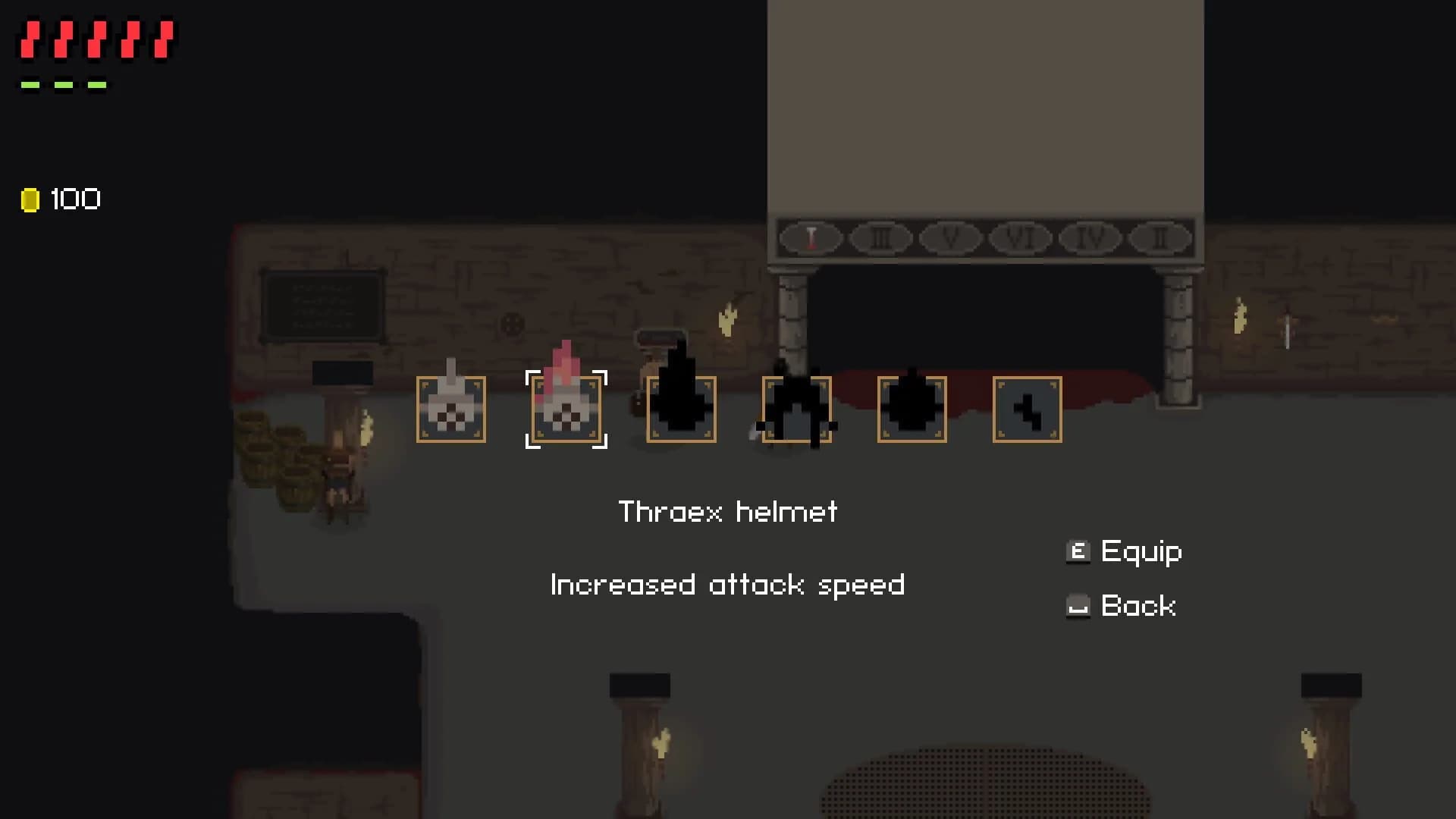
Task: Open the last item slot on the right
Action: tap(1026, 409)
